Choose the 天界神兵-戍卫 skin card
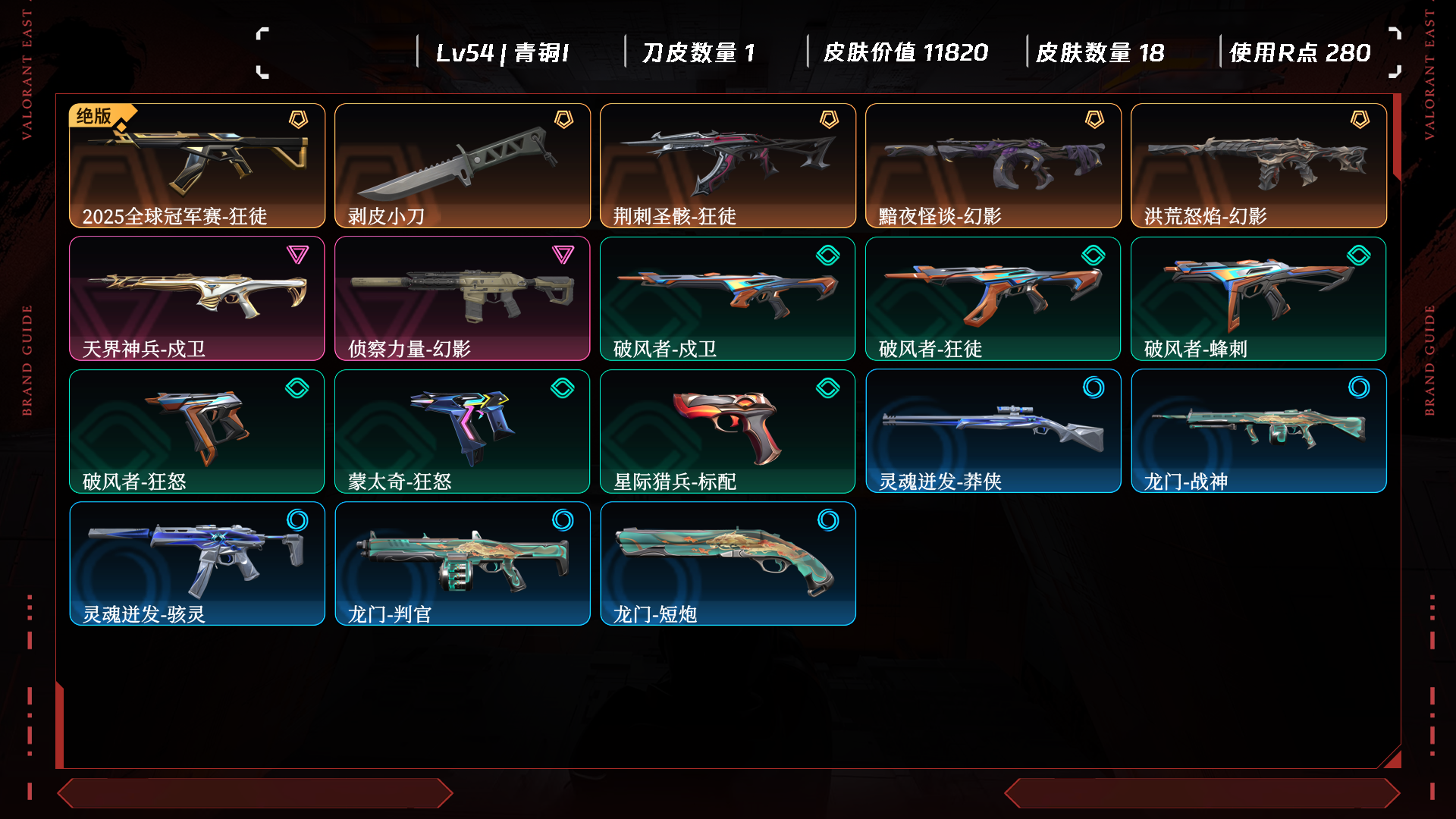This screenshot has height=819, width=1456. pyautogui.click(x=197, y=298)
